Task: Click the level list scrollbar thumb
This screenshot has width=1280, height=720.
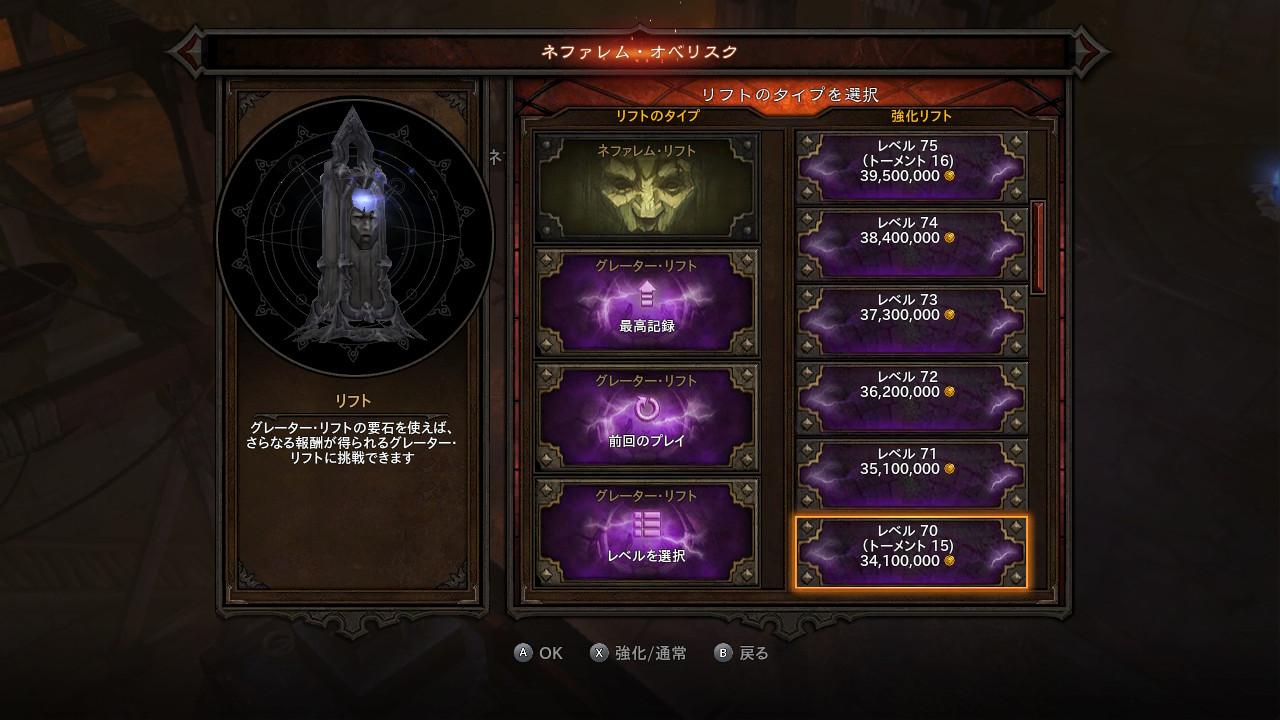Action: (x=1038, y=247)
